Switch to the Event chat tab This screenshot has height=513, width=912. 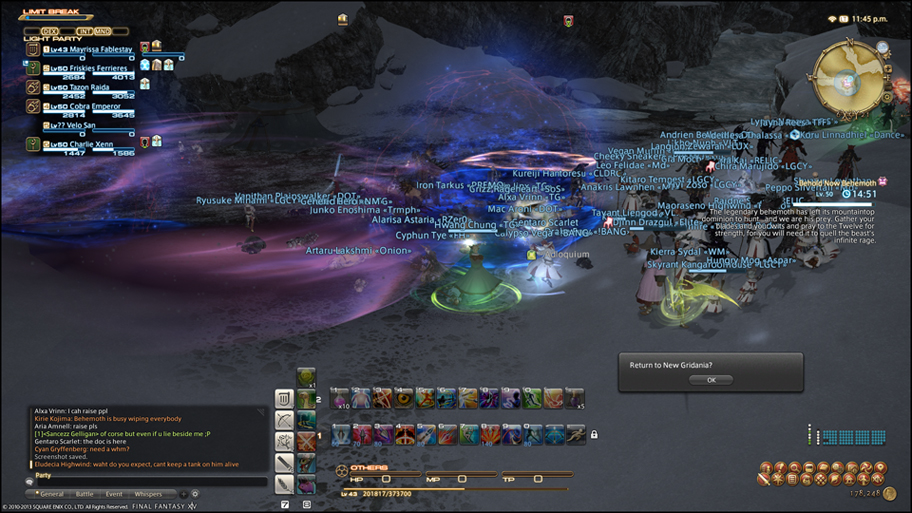tap(114, 494)
